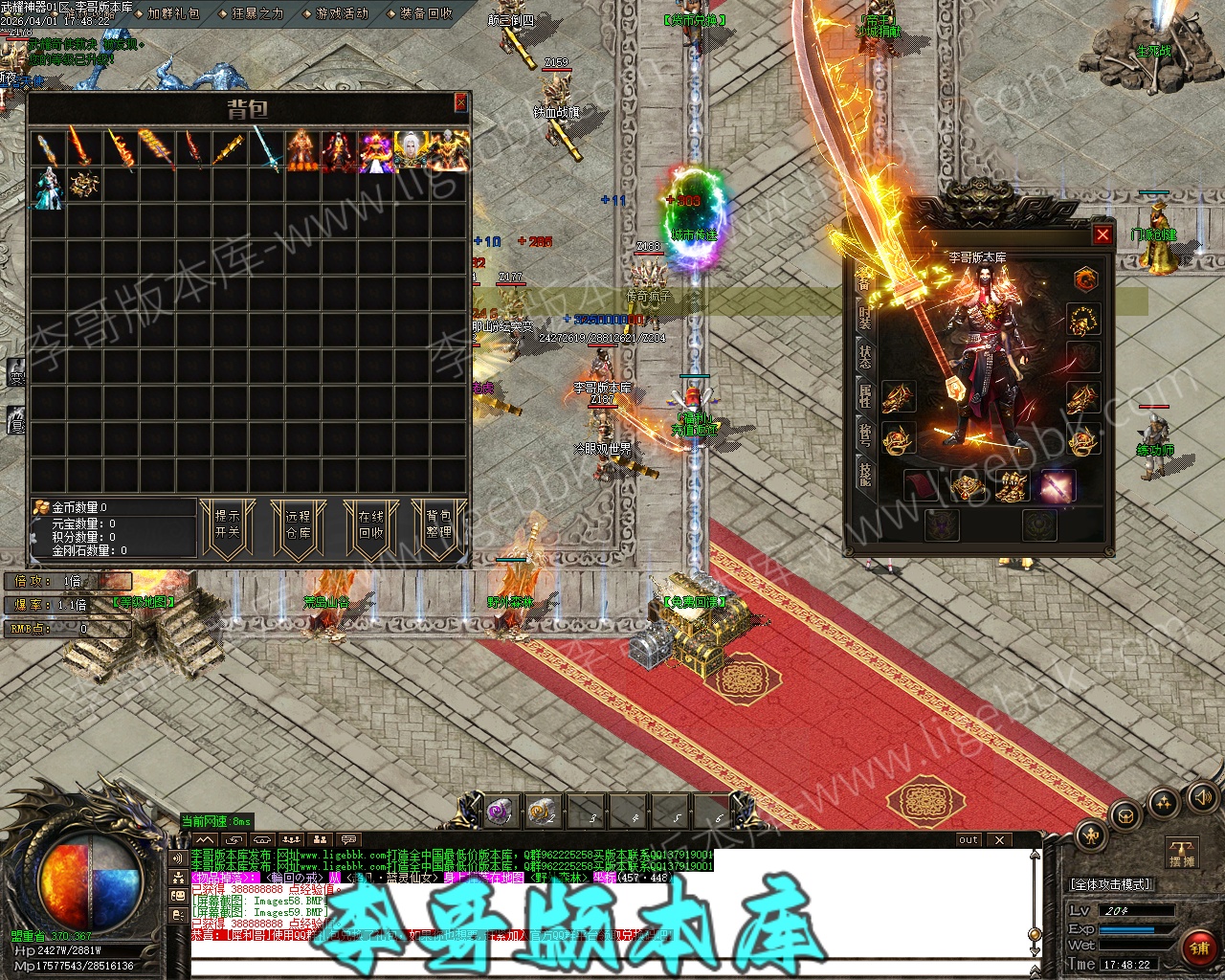1225x980 pixels.
Task: Pick the teal-robed costume item in the backpack
Action: pos(47,187)
